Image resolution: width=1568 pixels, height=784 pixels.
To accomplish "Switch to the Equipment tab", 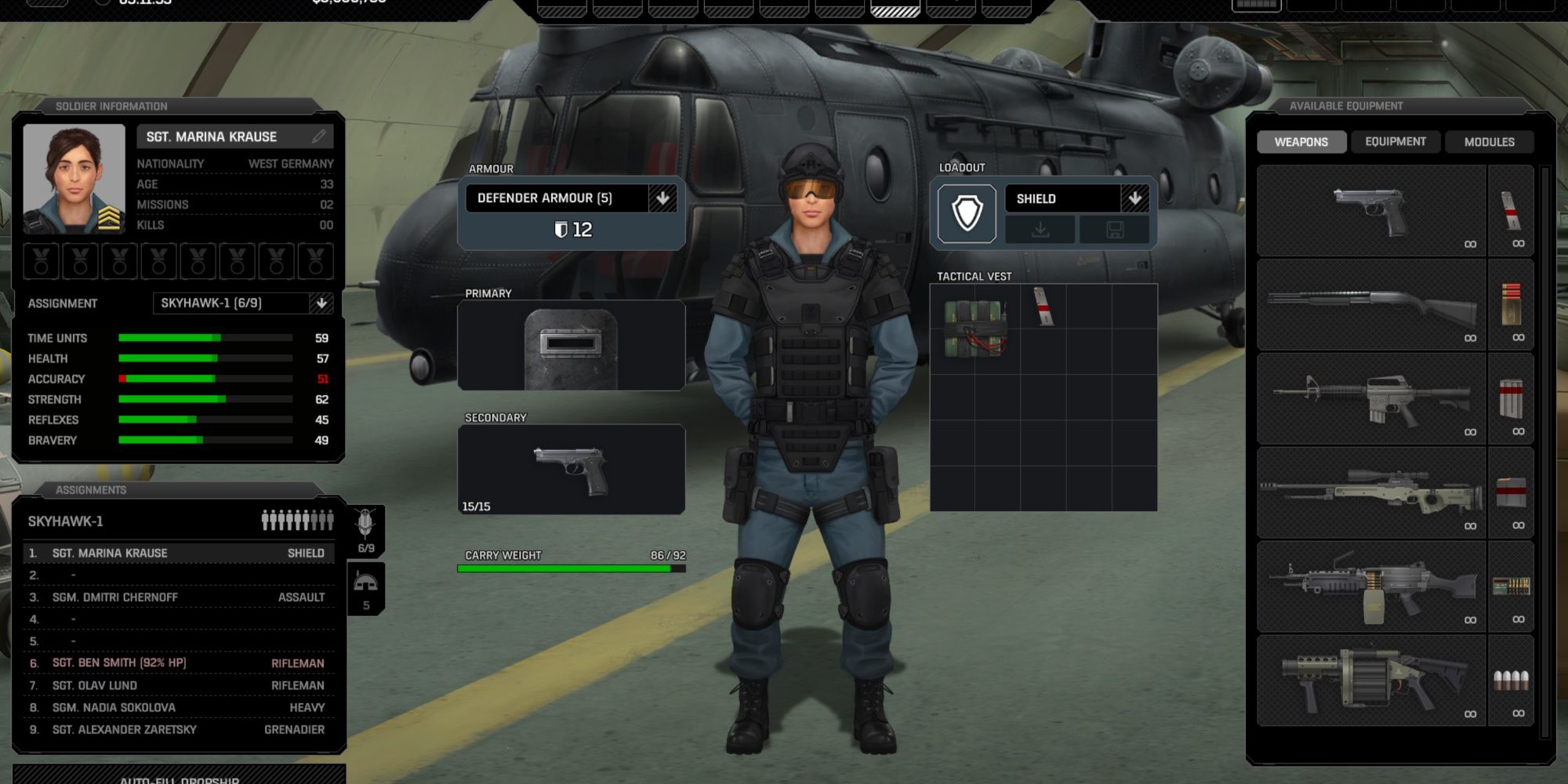I will [x=1396, y=141].
